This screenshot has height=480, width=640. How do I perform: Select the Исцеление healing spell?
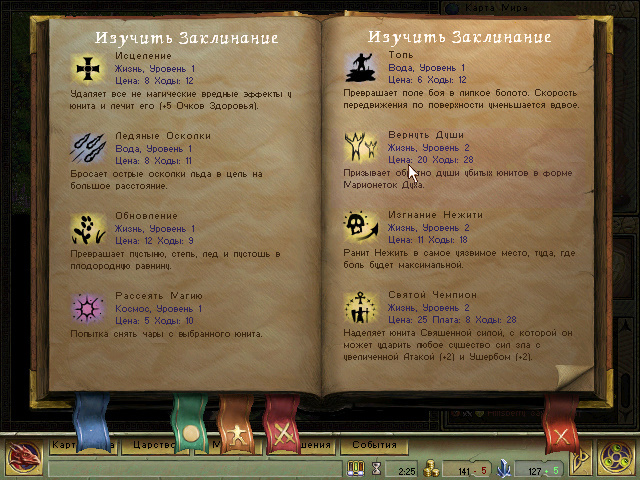pos(89,68)
